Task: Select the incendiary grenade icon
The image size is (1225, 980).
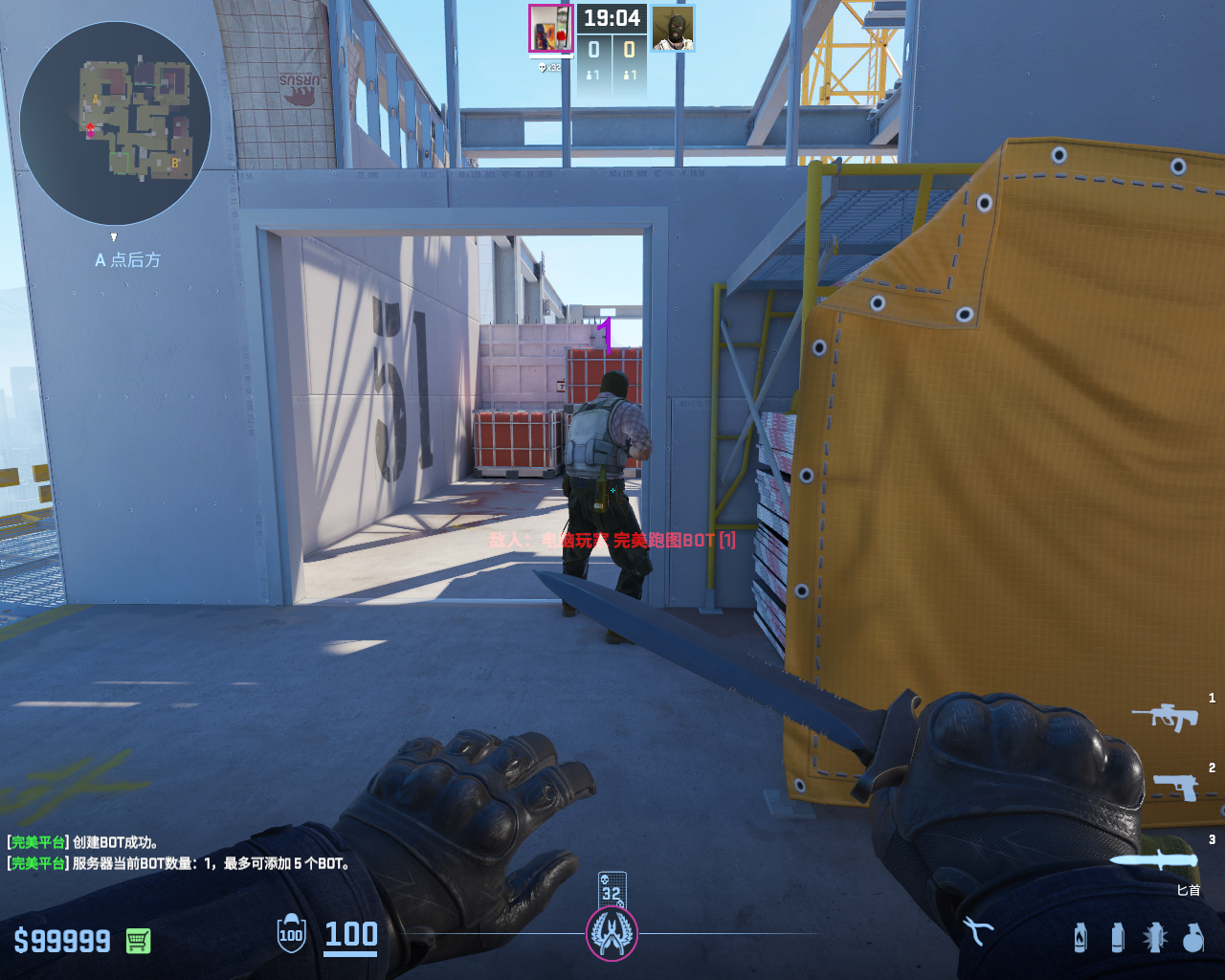Action: click(1080, 937)
